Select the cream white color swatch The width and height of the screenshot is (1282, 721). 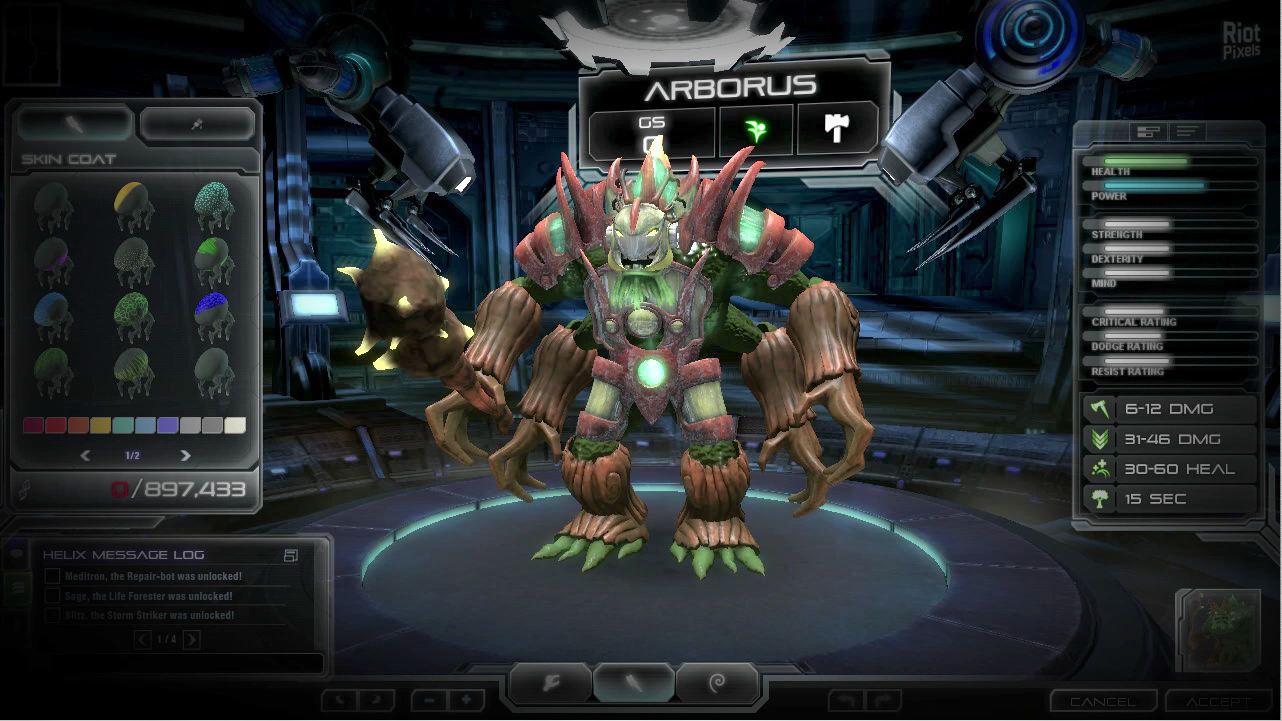[x=234, y=426]
